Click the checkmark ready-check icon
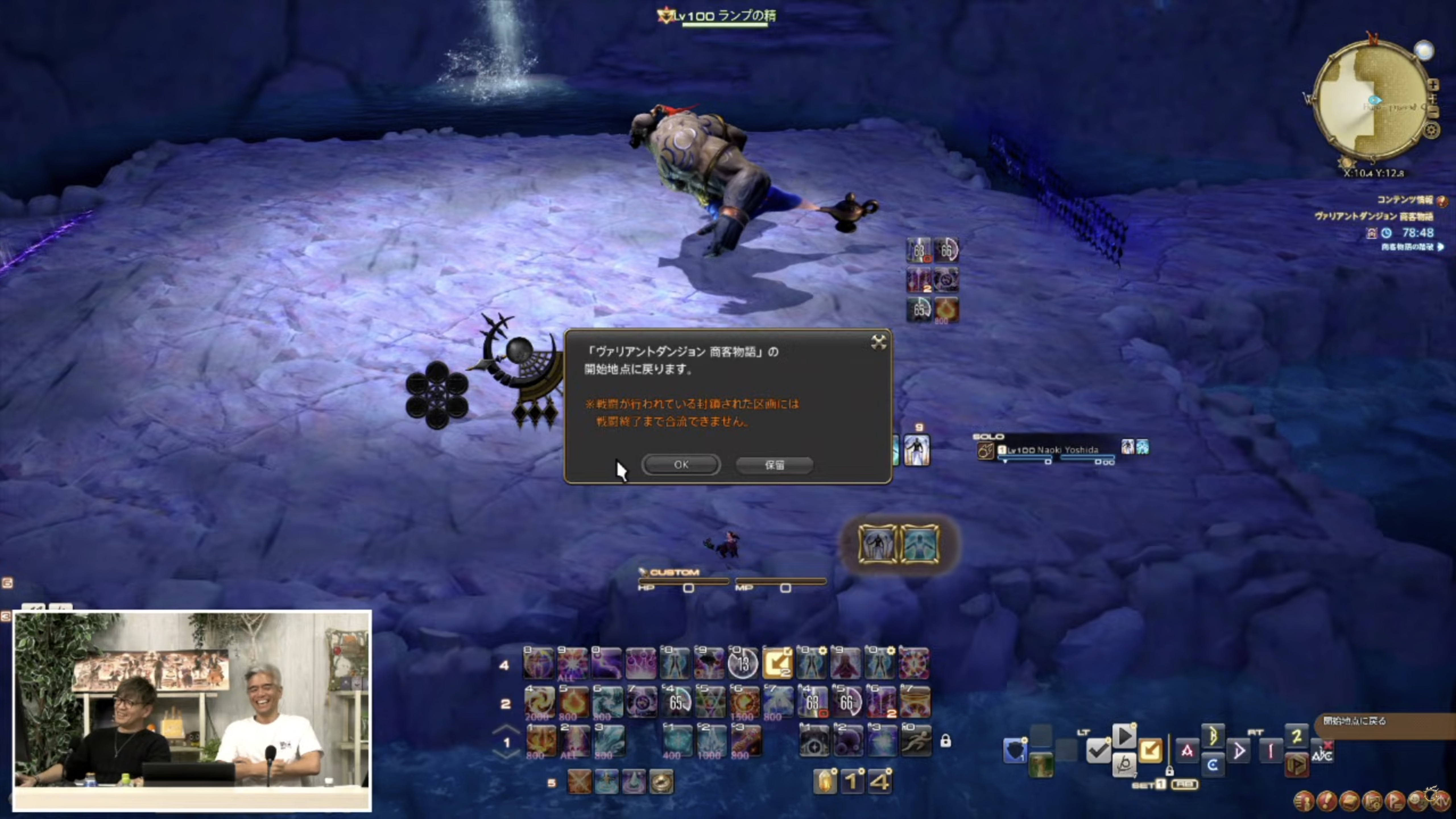The image size is (1456, 819). pyautogui.click(x=1098, y=751)
